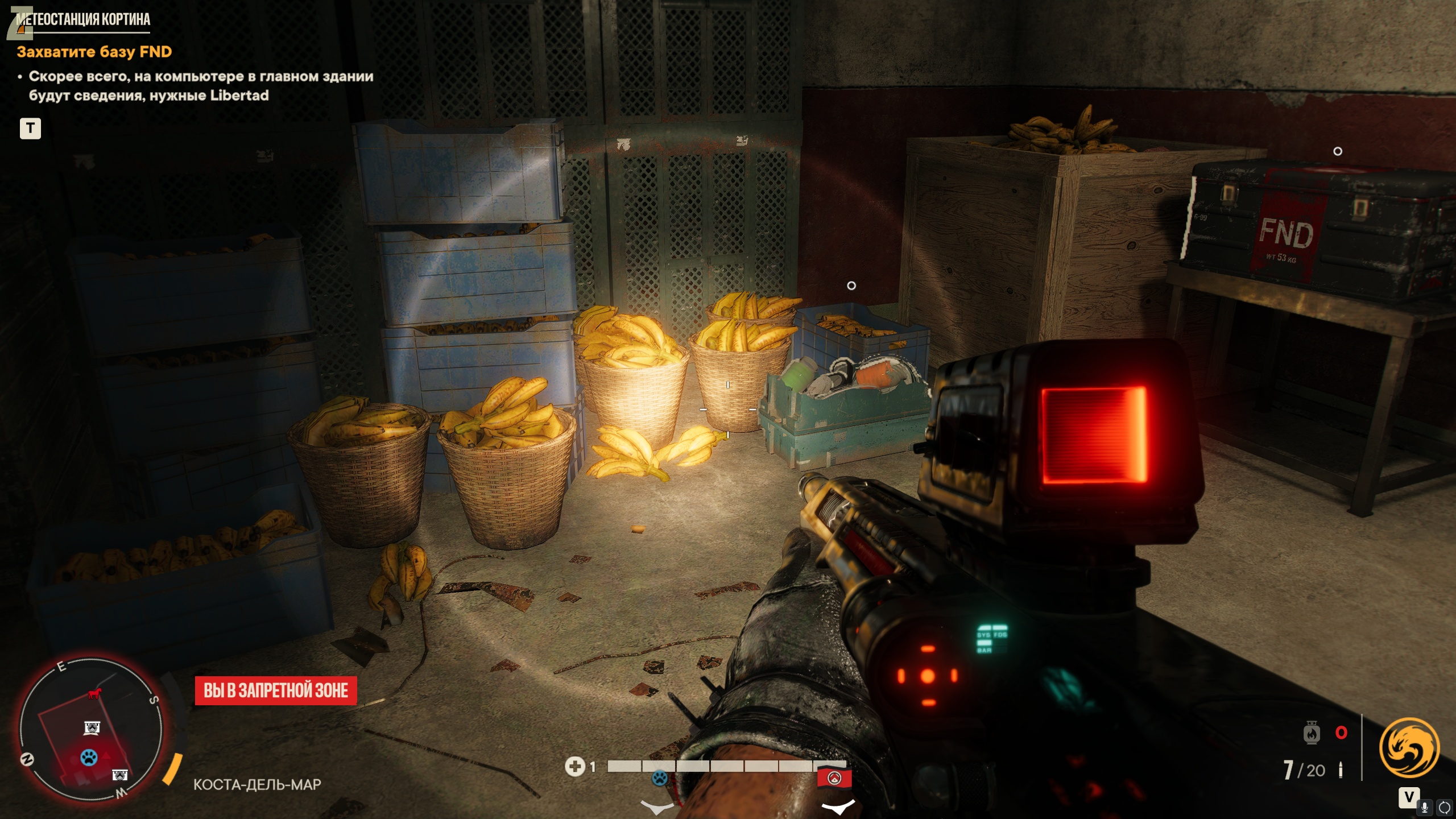Click the circular arrows refresh overlay button
Screen dimensions: 1456x819
click(x=1444, y=806)
